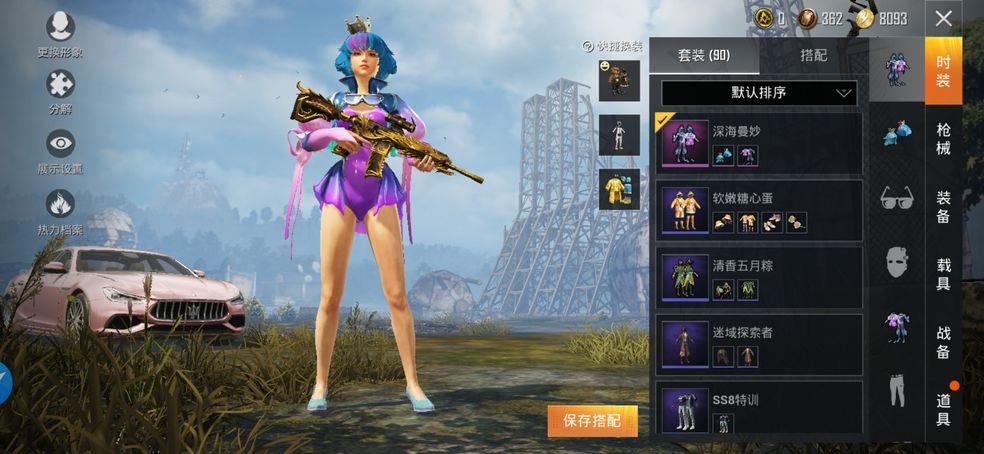984x454 pixels.
Task: Choose the pants clothing filter icon
Action: [896, 390]
